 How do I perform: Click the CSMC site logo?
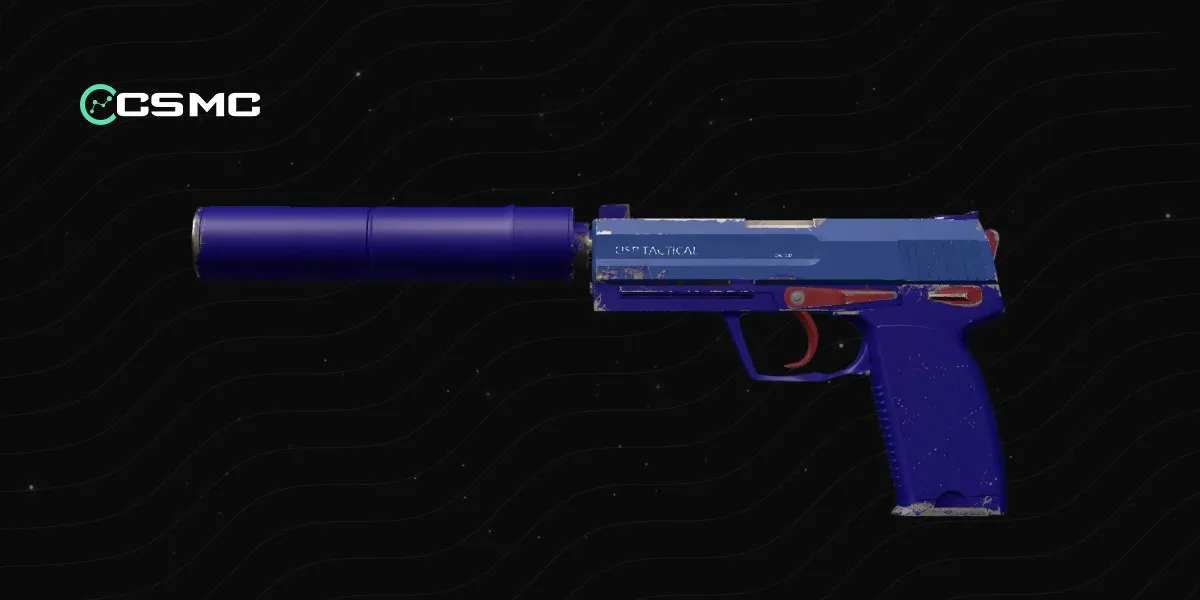170,103
